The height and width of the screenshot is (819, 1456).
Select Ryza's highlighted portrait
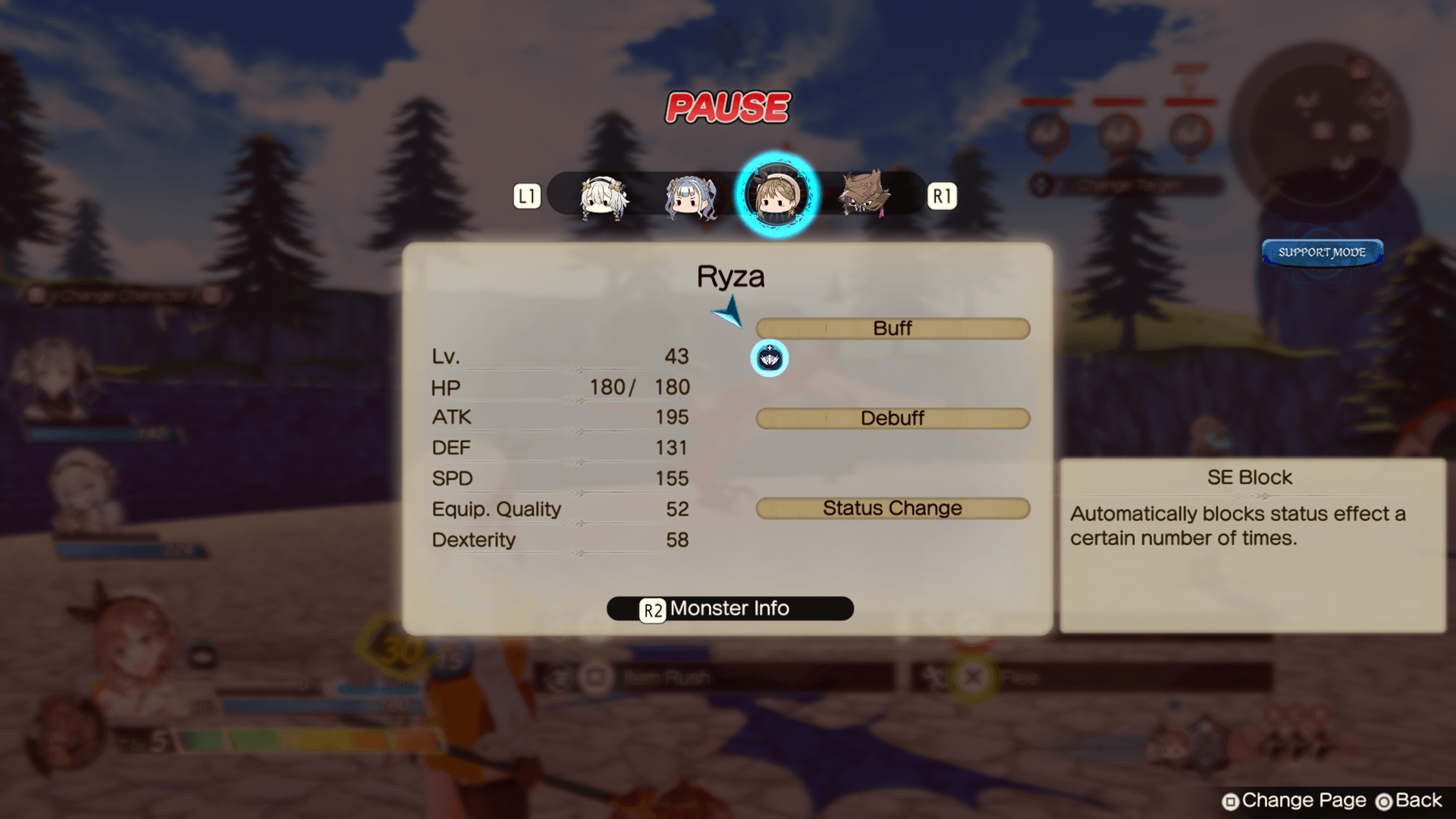pos(777,194)
